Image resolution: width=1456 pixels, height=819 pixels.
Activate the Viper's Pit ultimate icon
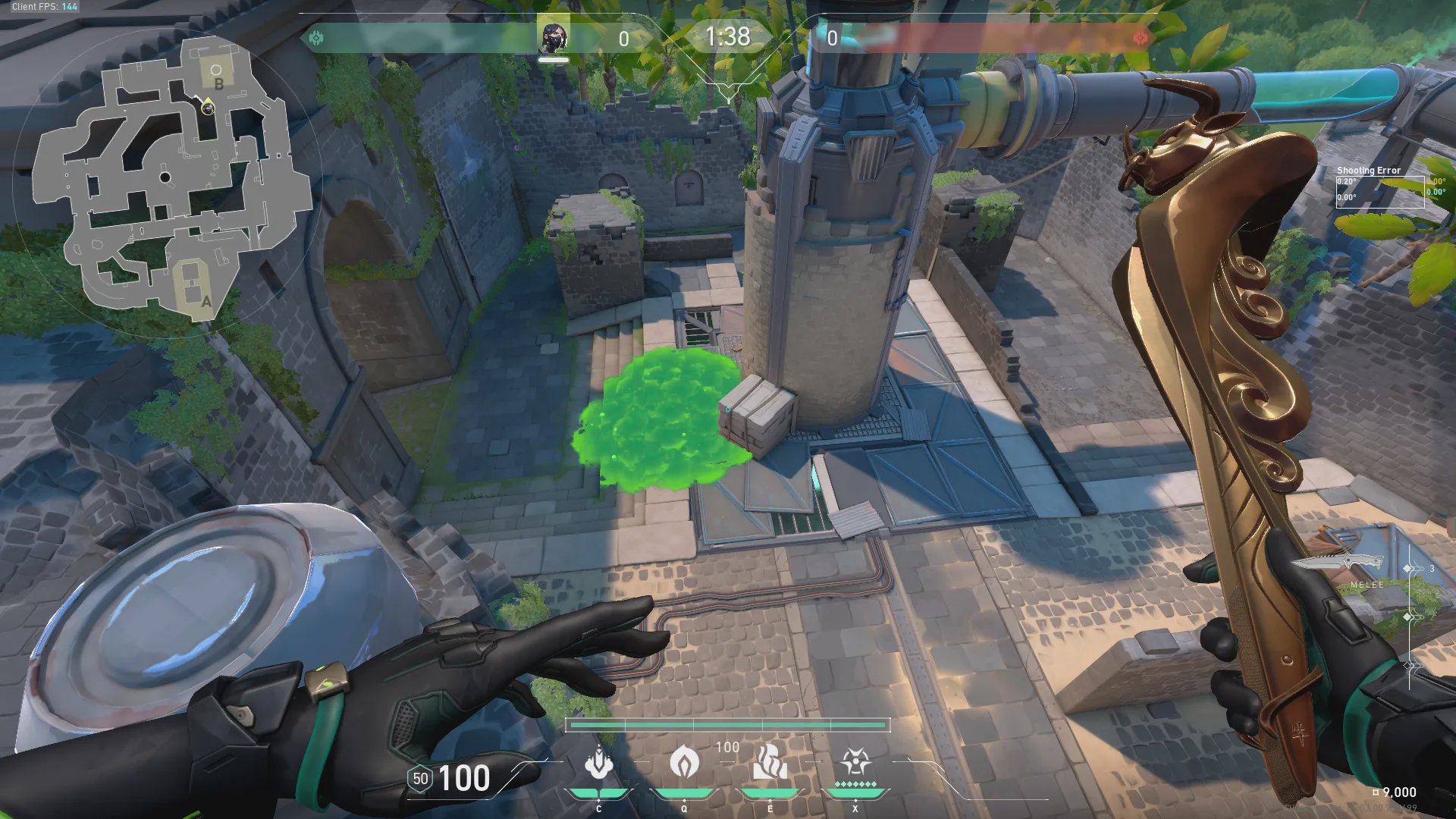click(855, 763)
